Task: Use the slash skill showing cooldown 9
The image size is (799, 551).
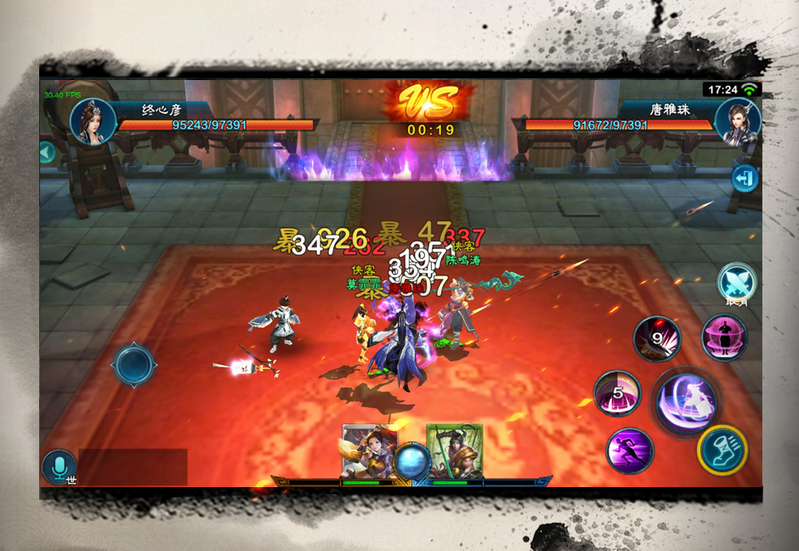Action: (x=656, y=340)
